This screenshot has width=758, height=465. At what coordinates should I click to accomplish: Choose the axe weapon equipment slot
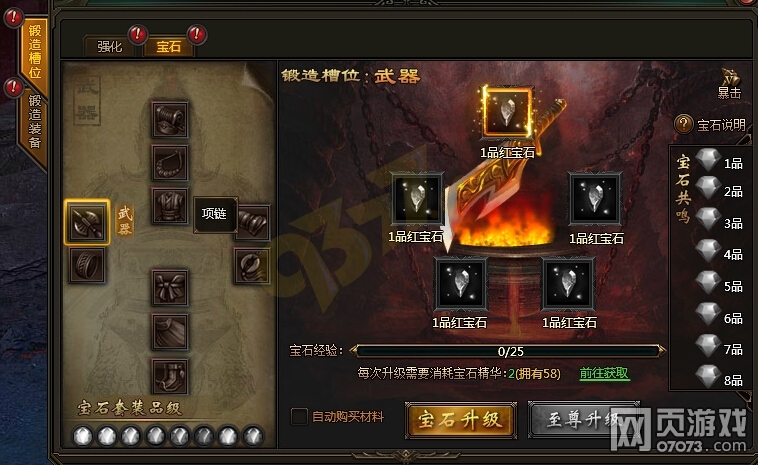(x=88, y=221)
